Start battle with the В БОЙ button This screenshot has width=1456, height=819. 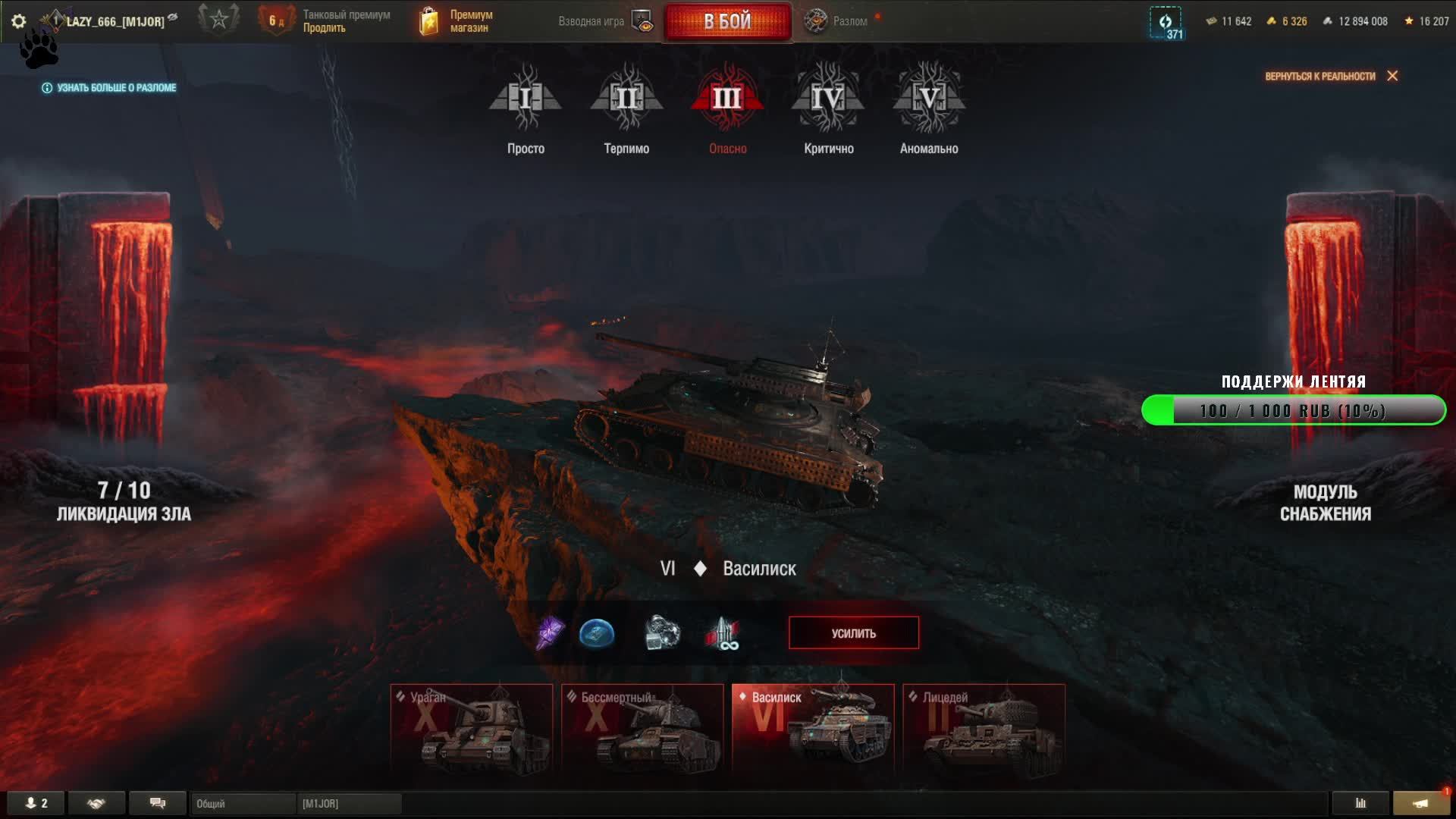pyautogui.click(x=727, y=21)
